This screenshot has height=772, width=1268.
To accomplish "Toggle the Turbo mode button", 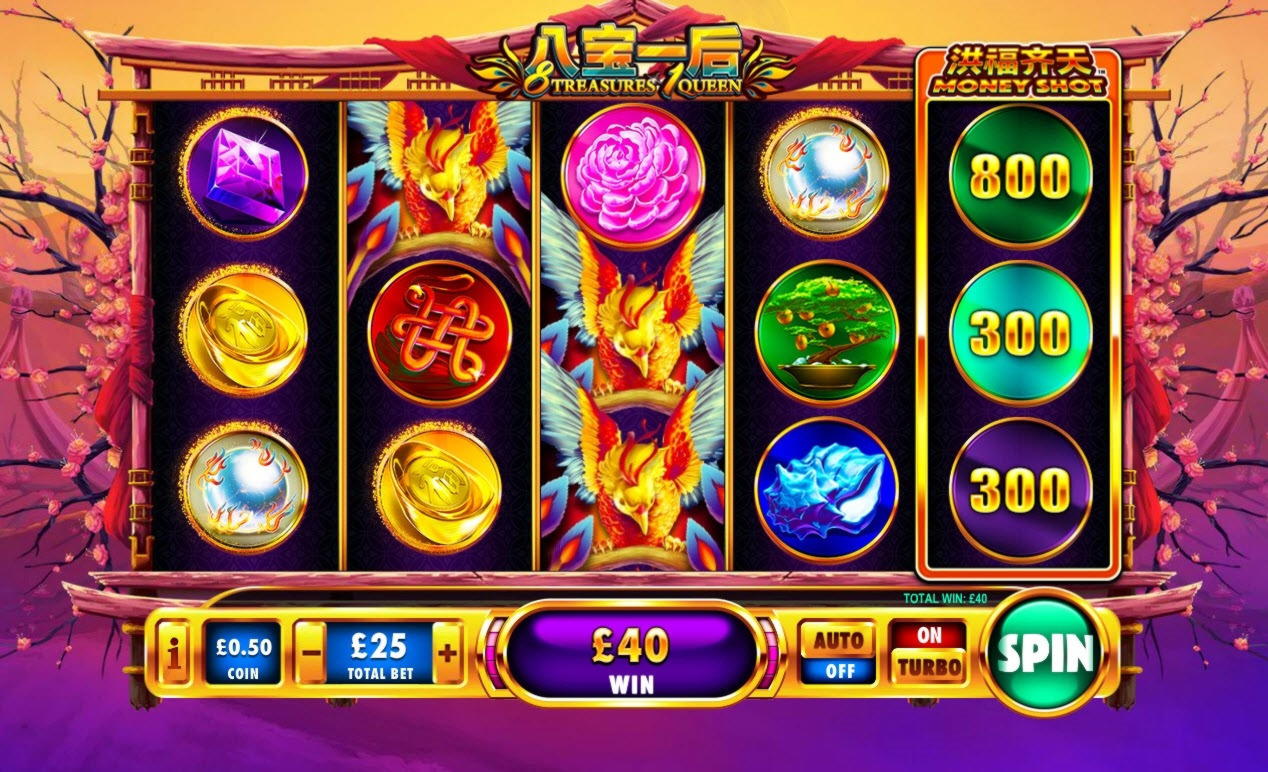I will pyautogui.click(x=929, y=652).
